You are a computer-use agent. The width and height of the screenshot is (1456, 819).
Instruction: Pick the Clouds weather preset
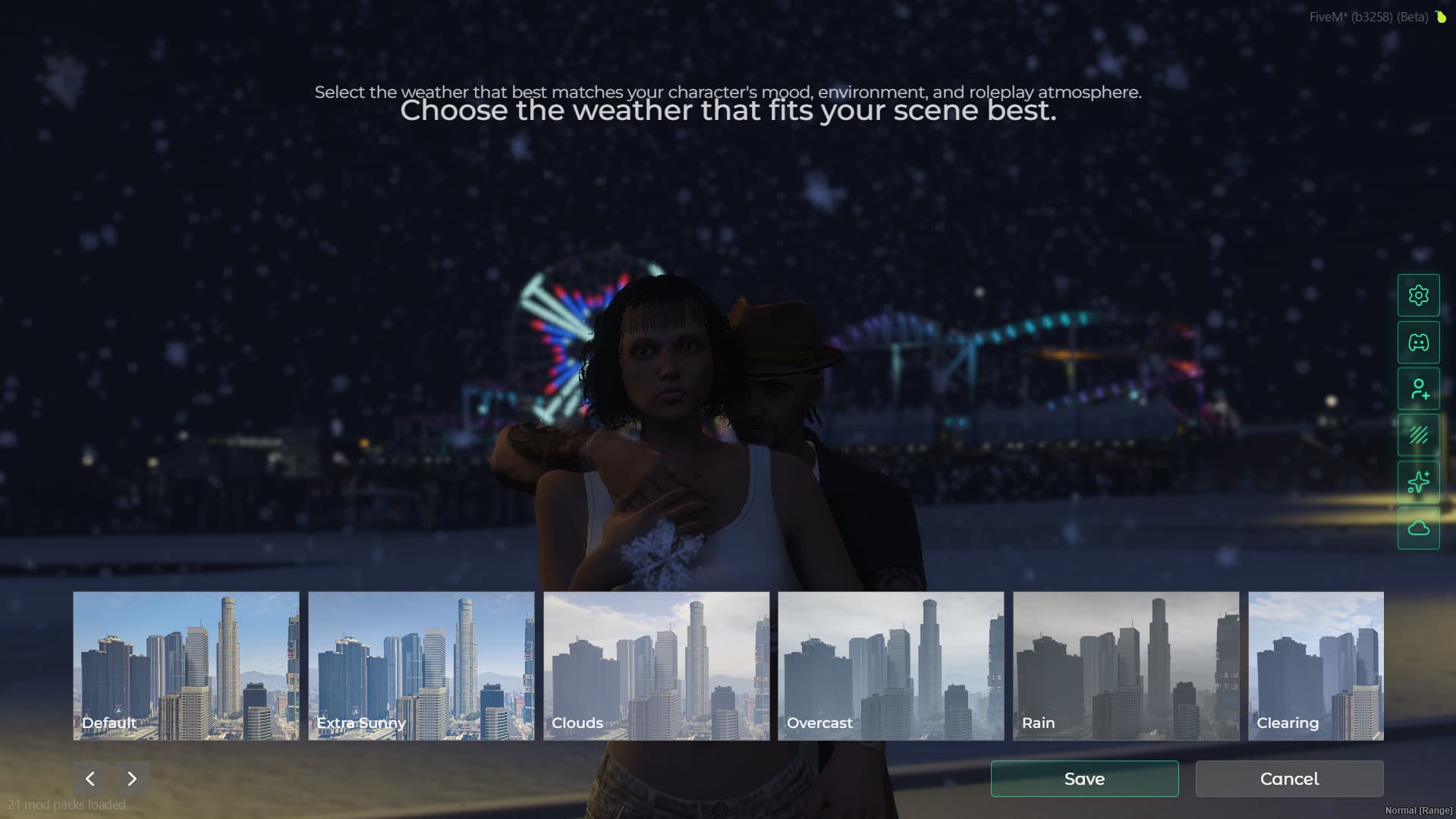656,666
